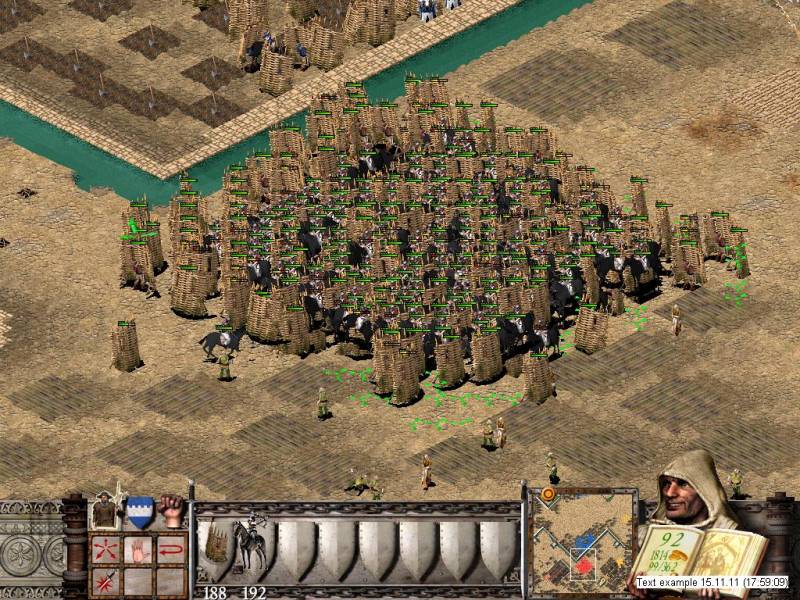Choose the blue shield defensive stance
The height and width of the screenshot is (600, 800).
click(x=139, y=512)
